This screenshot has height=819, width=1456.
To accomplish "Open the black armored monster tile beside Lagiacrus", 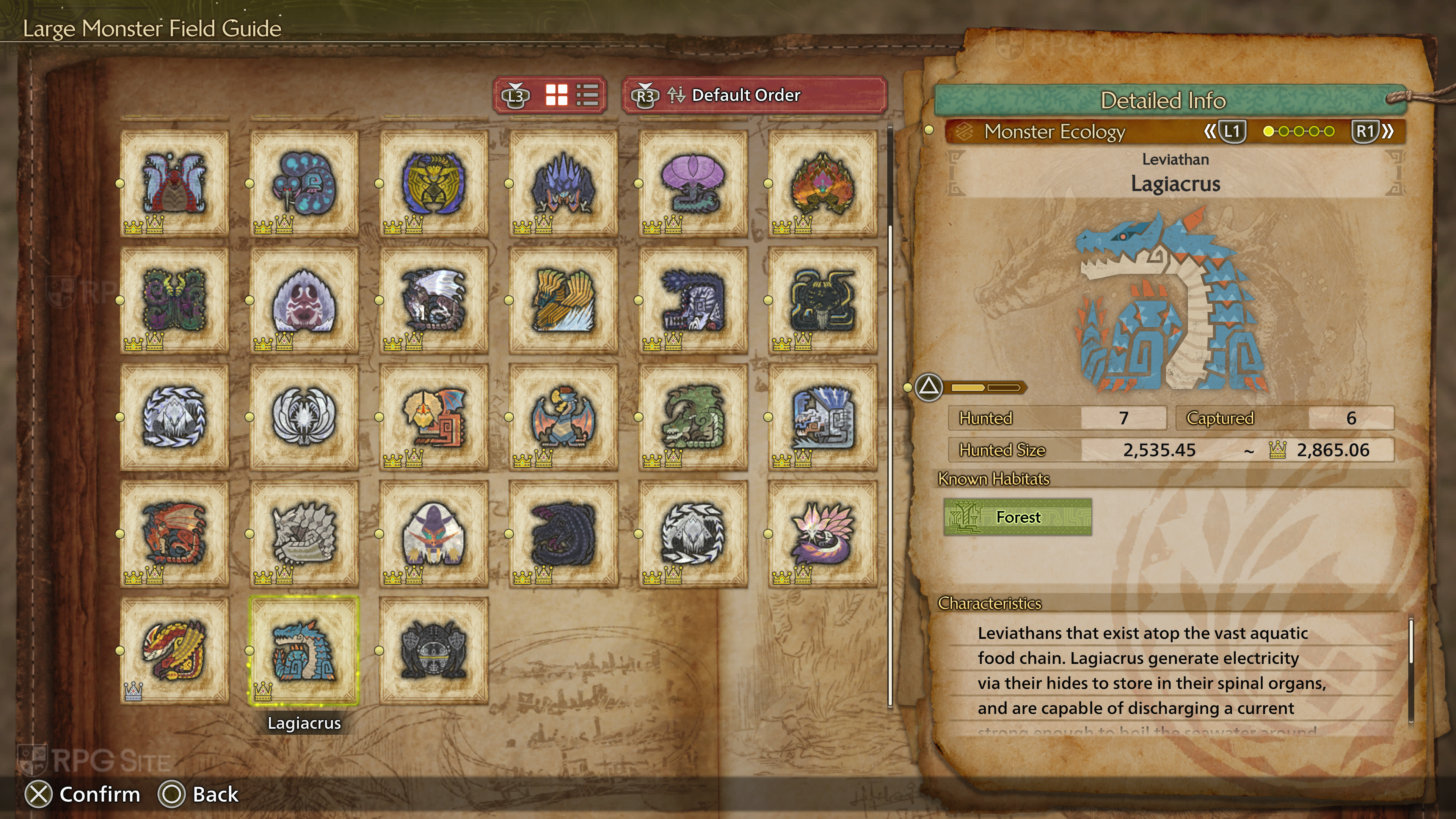I will coord(433,650).
